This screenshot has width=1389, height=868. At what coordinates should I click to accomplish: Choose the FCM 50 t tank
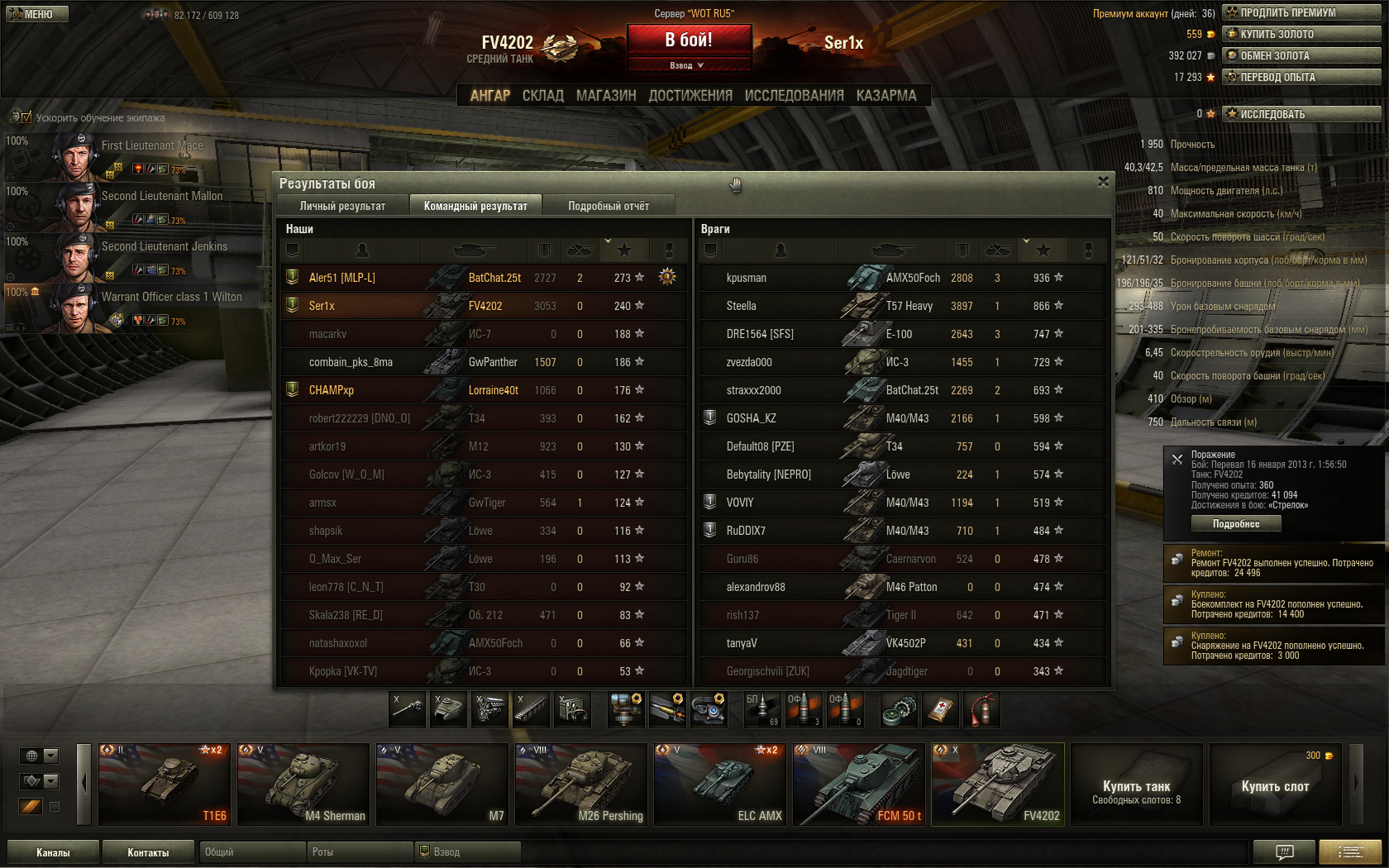pos(858,784)
